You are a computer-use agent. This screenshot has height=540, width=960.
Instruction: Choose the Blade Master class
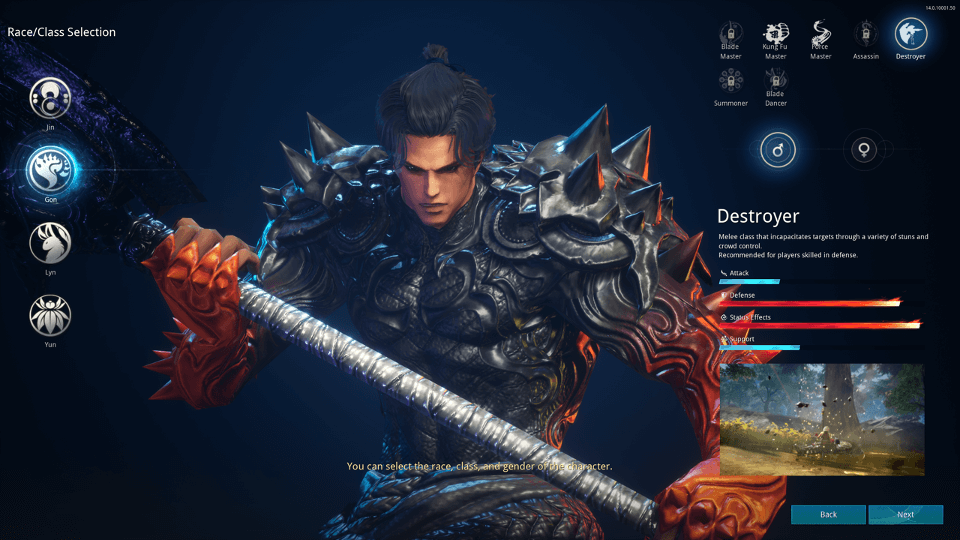click(731, 33)
